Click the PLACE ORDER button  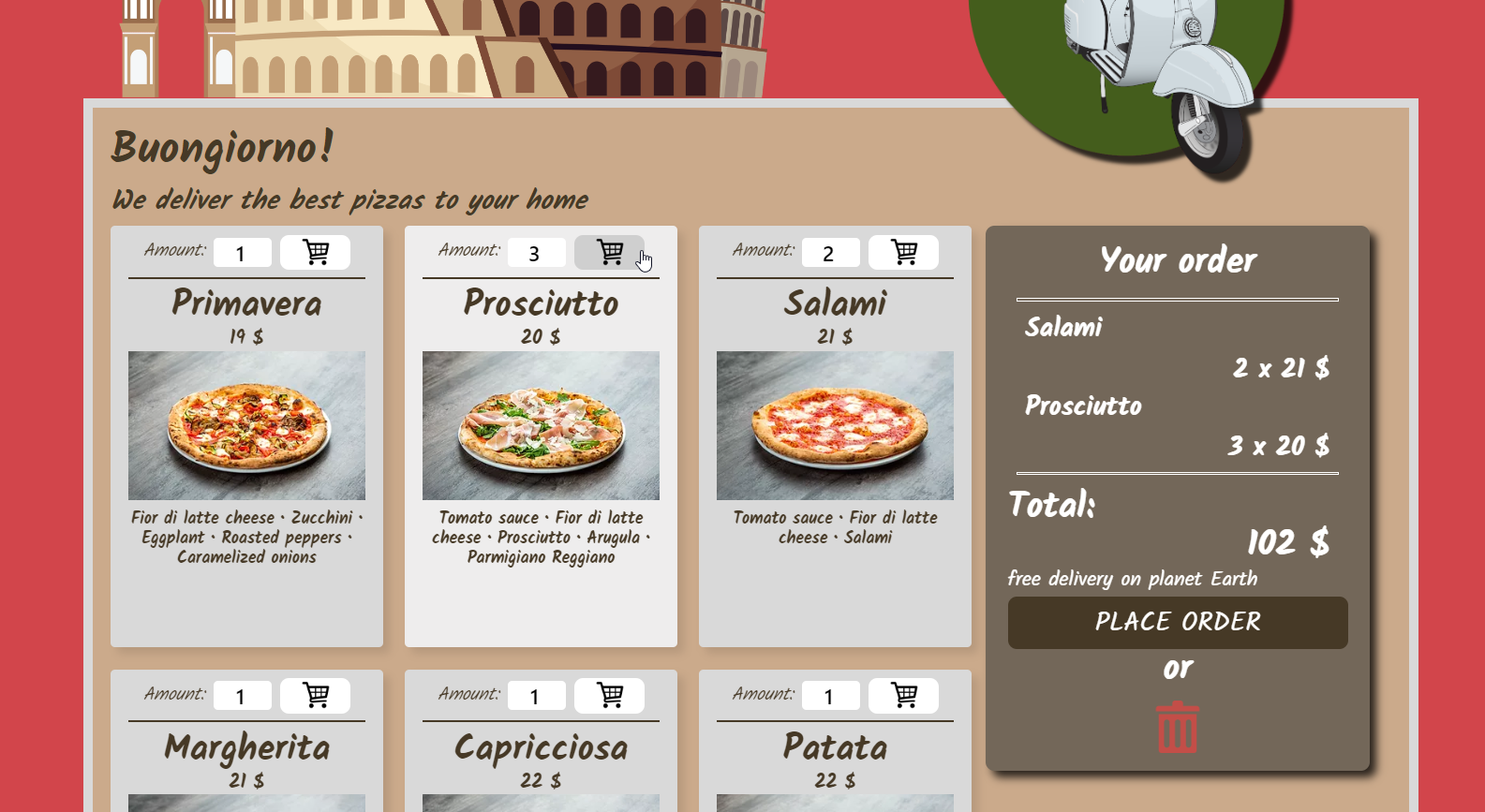pyautogui.click(x=1177, y=622)
